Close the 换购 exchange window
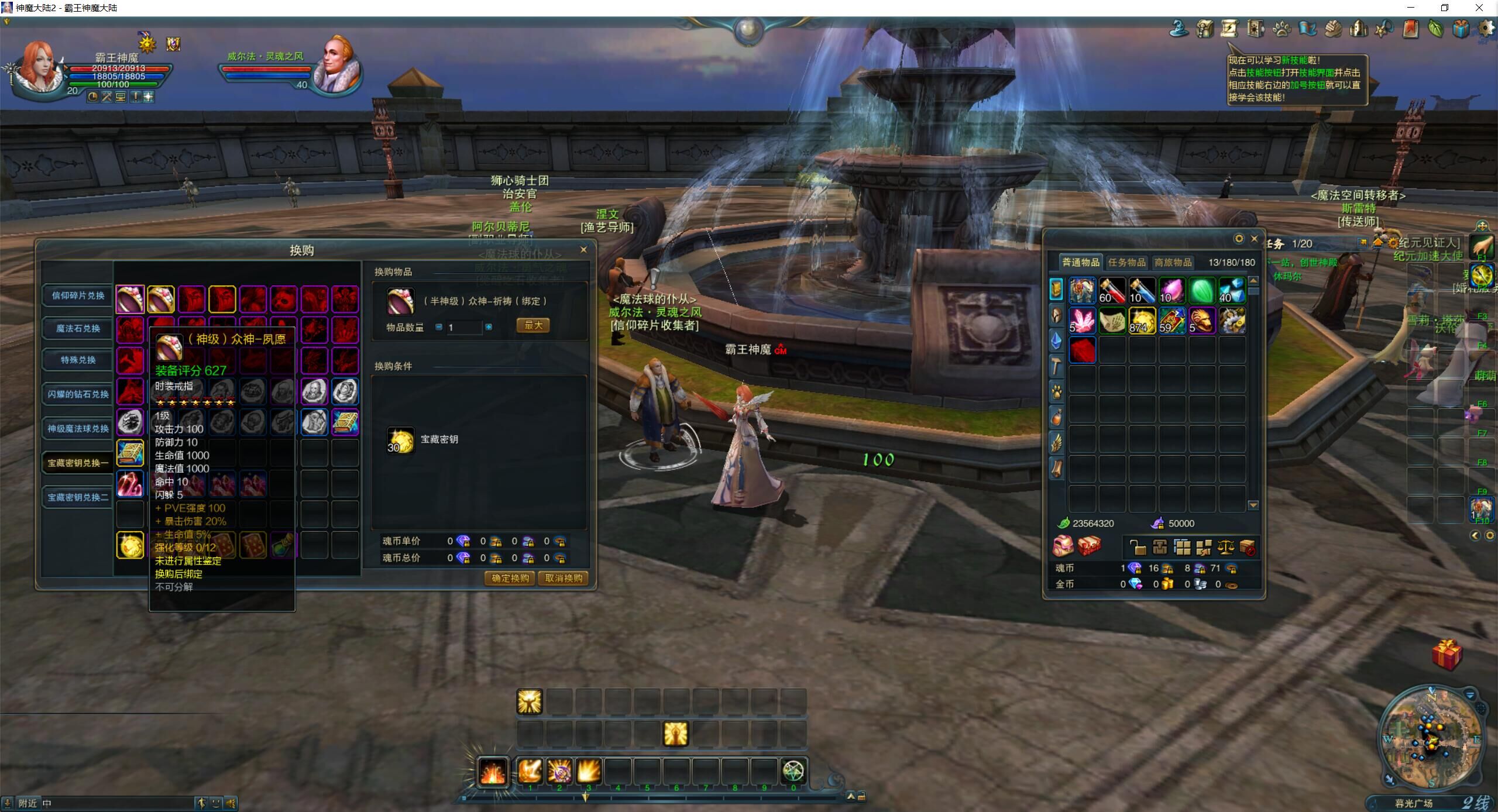Image resolution: width=1498 pixels, height=812 pixels. point(583,250)
